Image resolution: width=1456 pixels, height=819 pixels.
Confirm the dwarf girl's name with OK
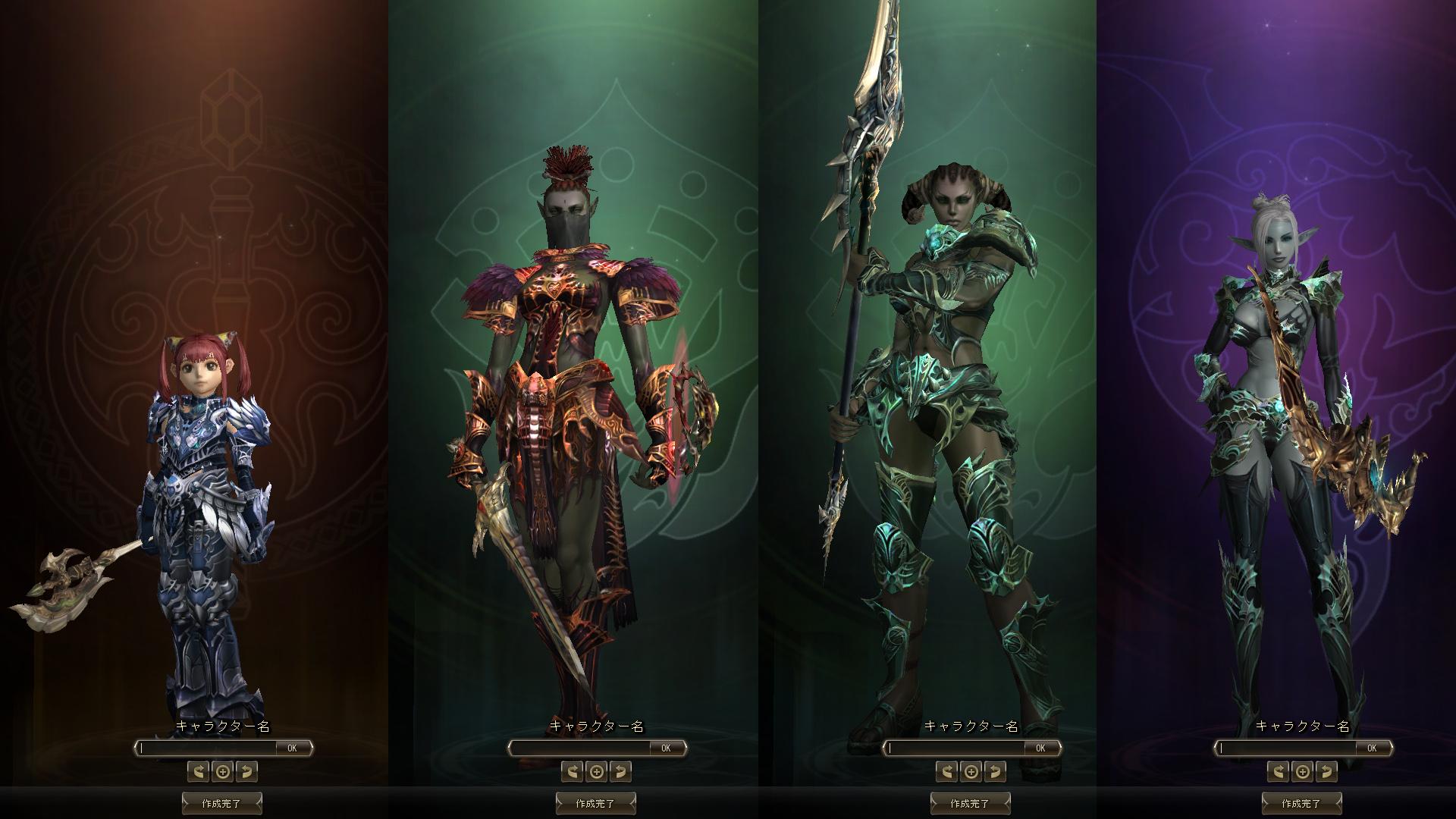pos(292,748)
